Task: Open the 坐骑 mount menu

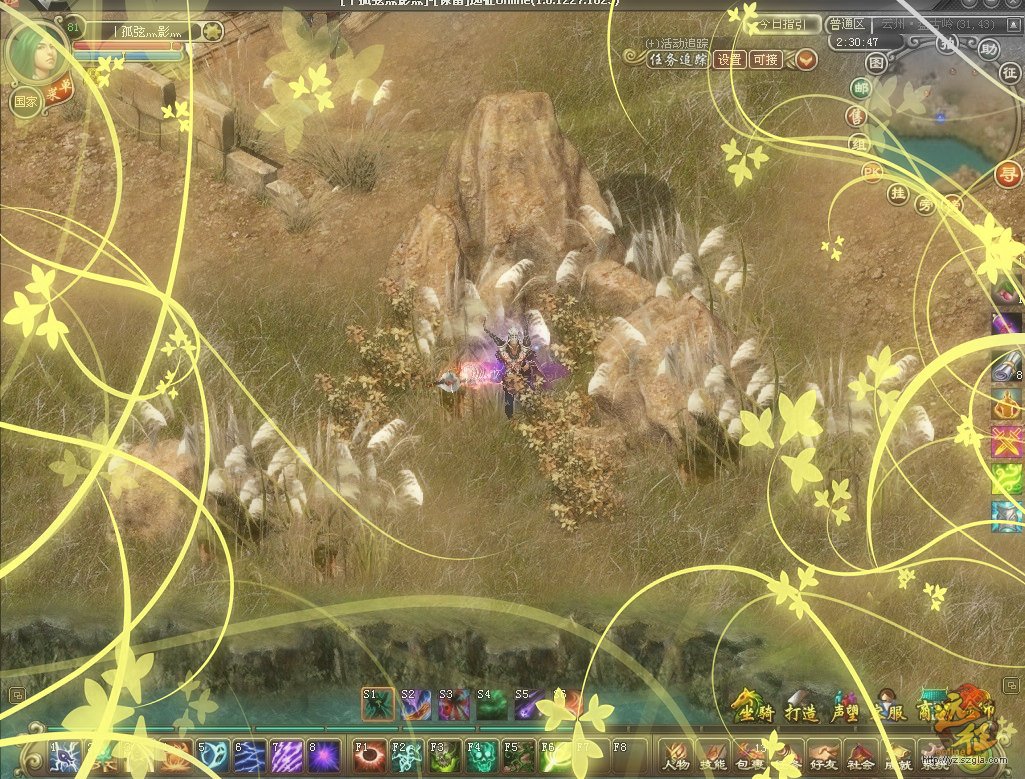Action: [752, 712]
